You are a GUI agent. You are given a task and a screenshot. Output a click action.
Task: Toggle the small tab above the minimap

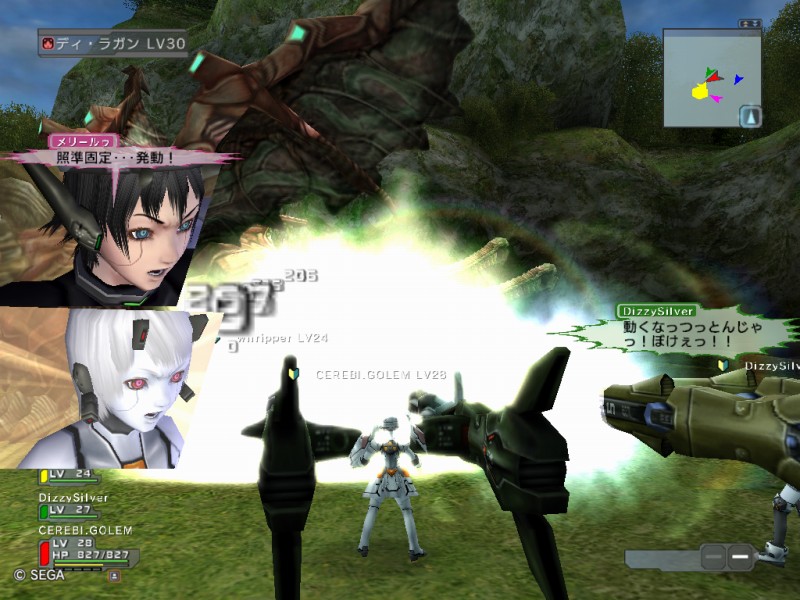pyautogui.click(x=749, y=22)
